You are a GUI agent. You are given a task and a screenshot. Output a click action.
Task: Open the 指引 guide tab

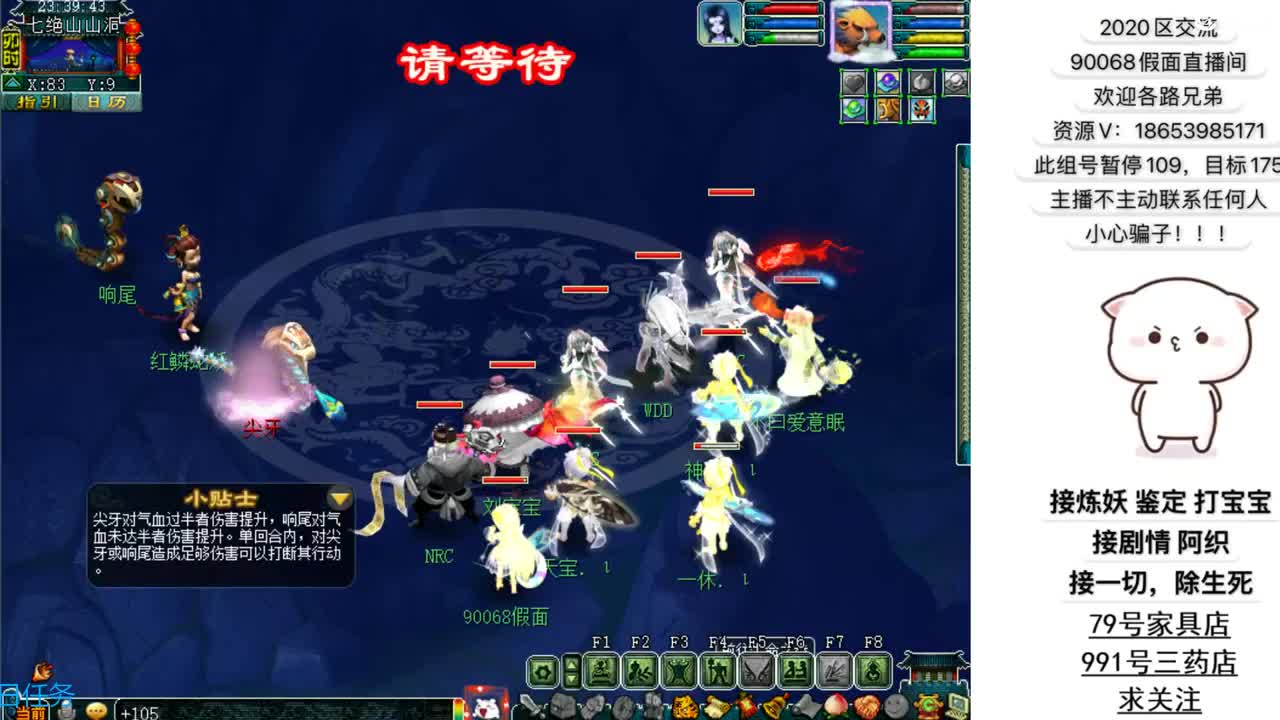pos(37,100)
